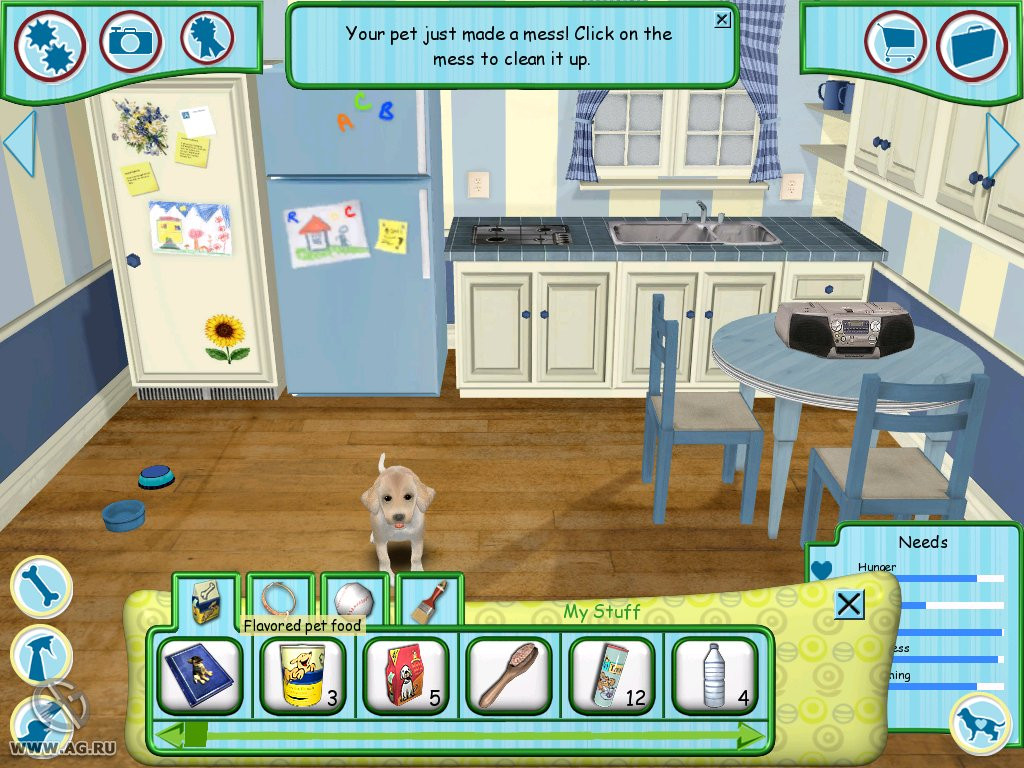Select the water bottle item
The width and height of the screenshot is (1024, 768).
tap(612, 676)
